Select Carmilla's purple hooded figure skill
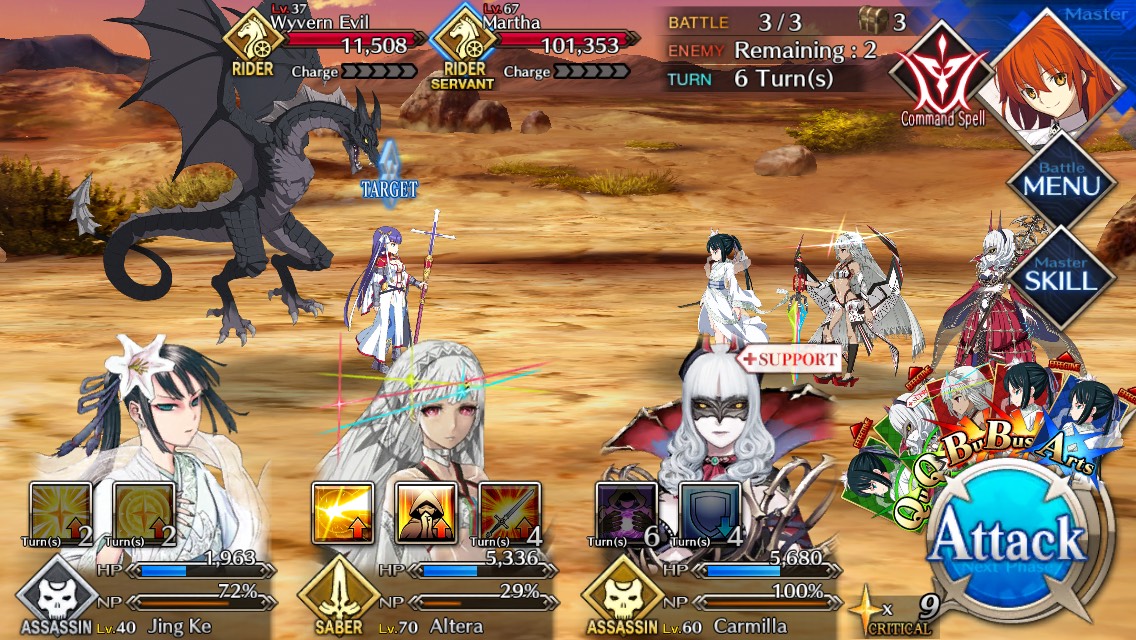 pyautogui.click(x=627, y=513)
